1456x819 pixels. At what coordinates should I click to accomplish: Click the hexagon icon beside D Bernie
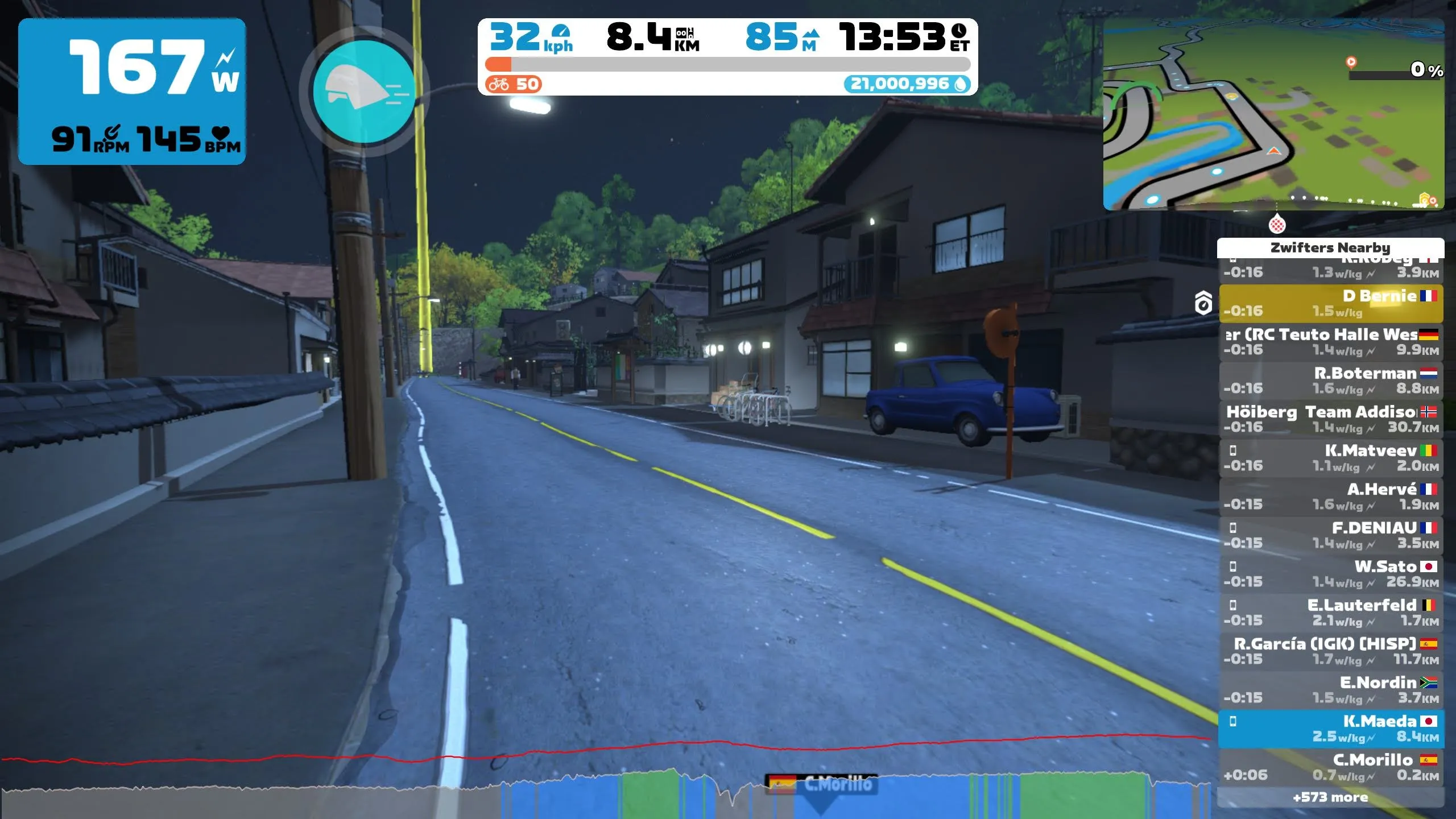tap(1203, 303)
